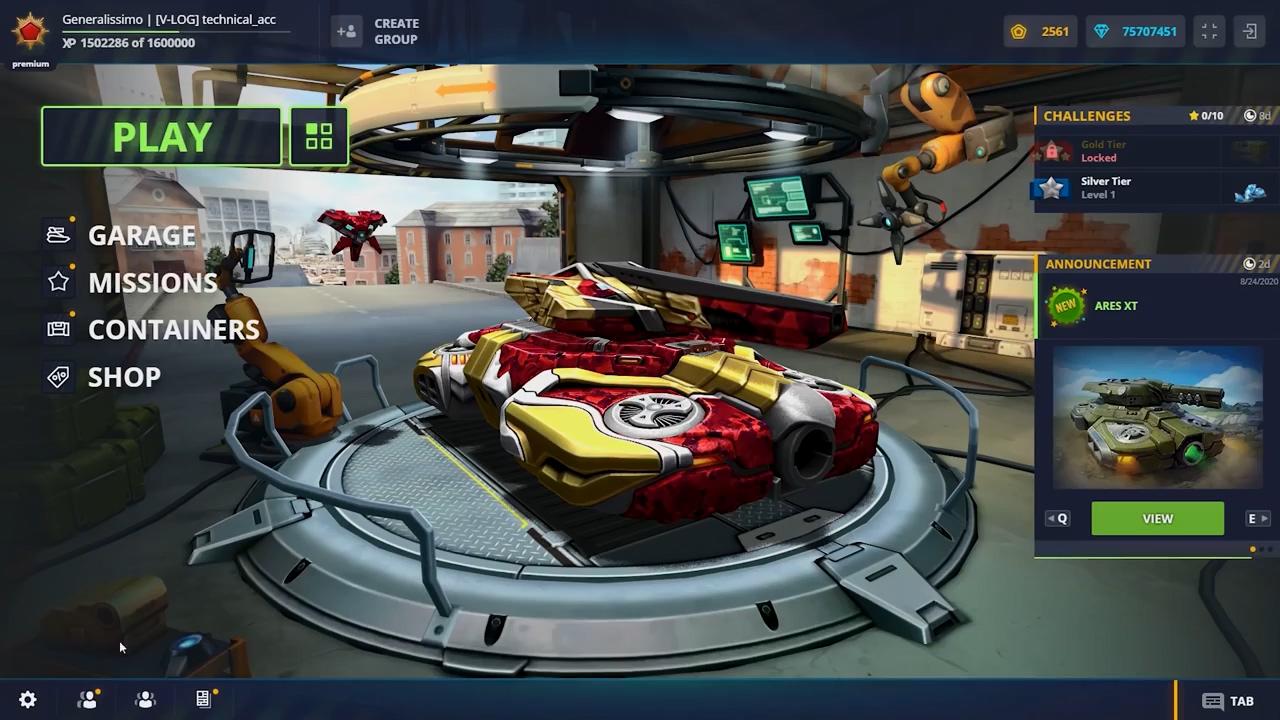Enter the Shop

pyautogui.click(x=124, y=377)
